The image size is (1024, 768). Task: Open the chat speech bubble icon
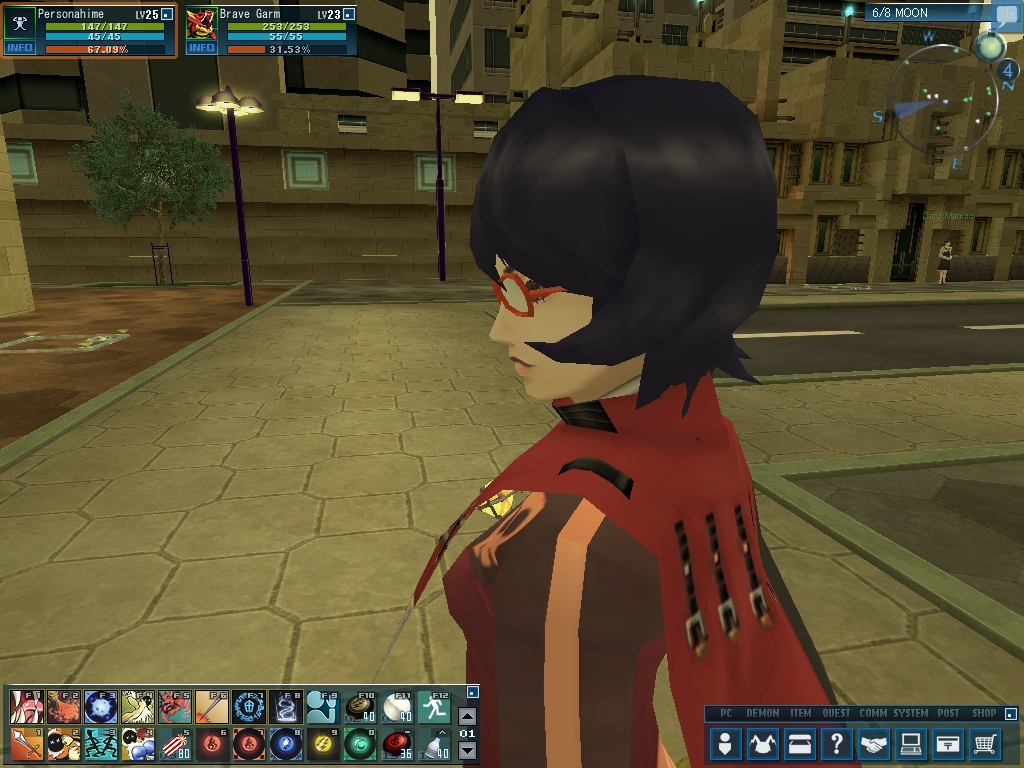1005,15
